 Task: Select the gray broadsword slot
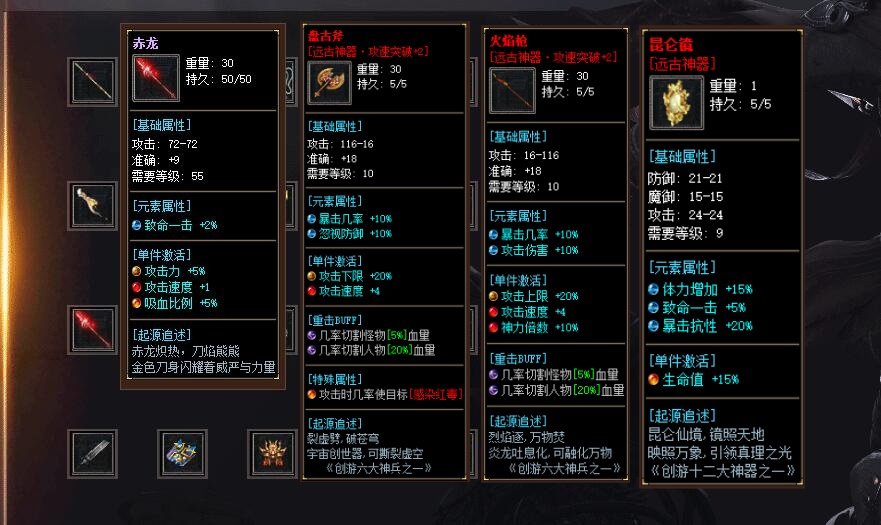(x=92, y=453)
